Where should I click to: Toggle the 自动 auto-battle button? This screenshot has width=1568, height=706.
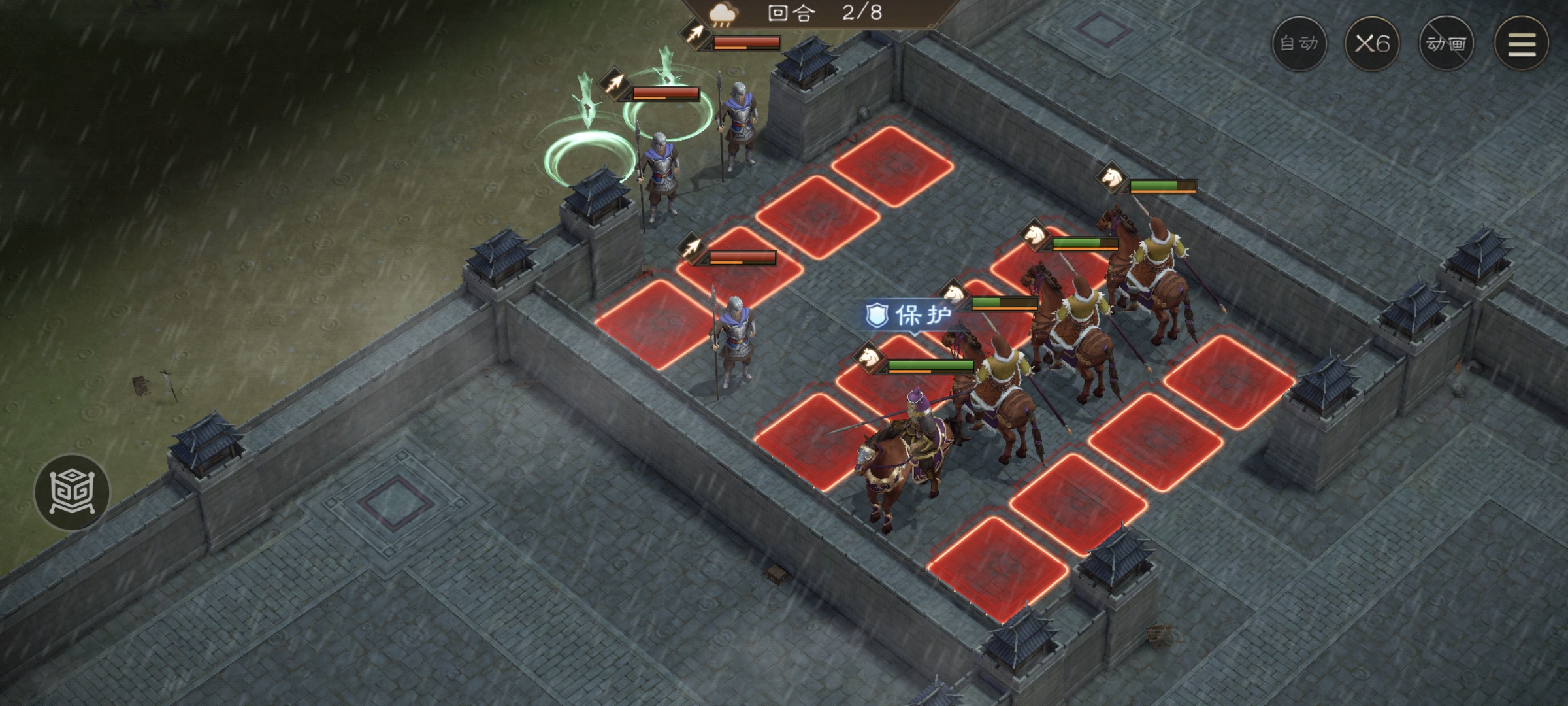point(1299,44)
